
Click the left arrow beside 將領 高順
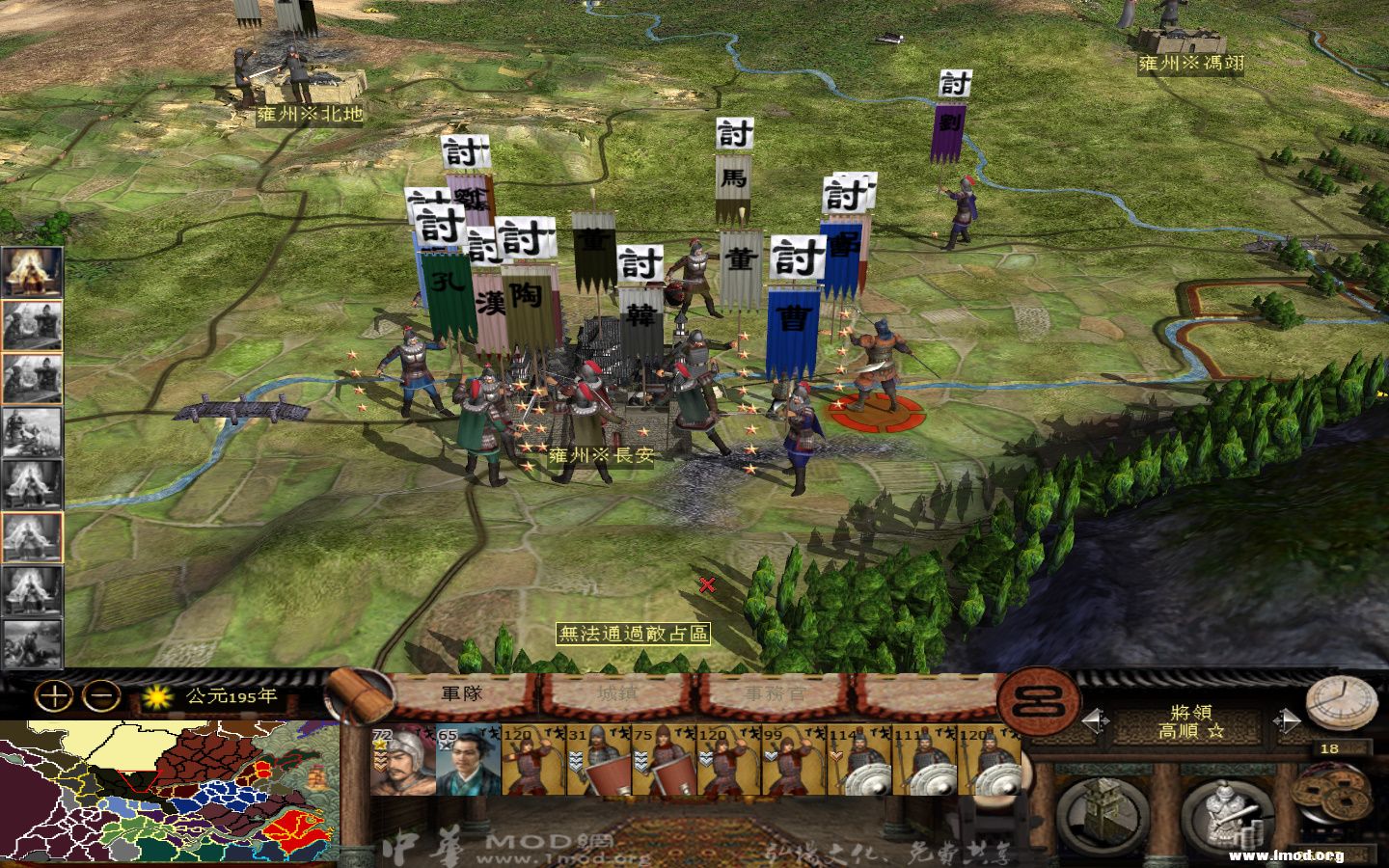[1096, 722]
